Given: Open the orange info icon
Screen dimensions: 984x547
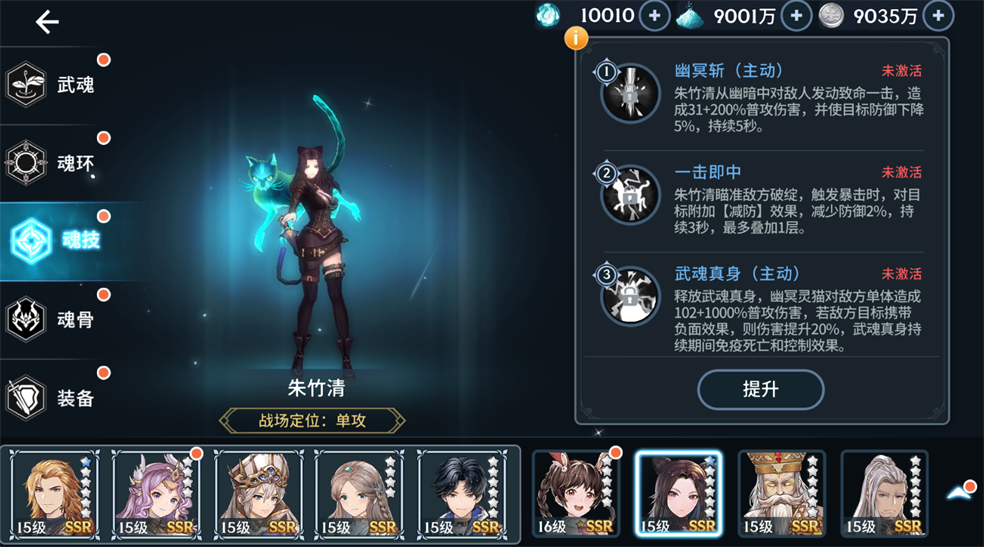Looking at the screenshot, I should coord(576,39).
